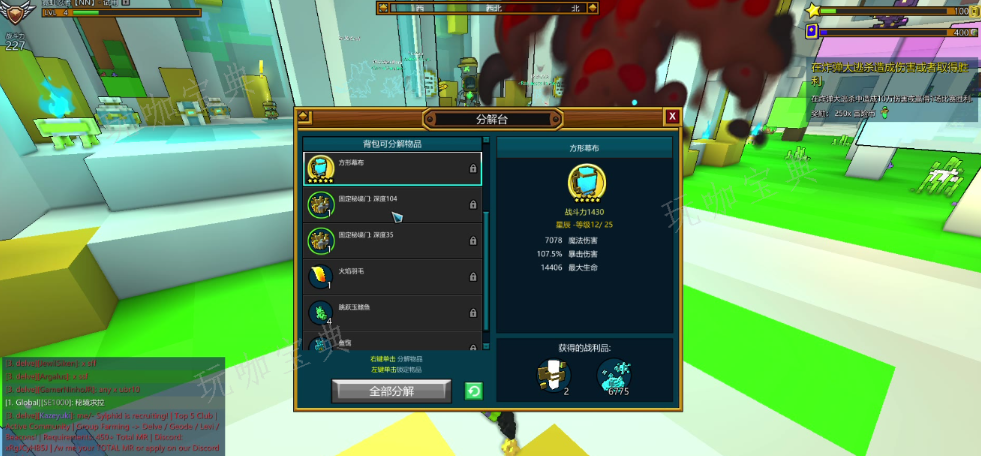The height and width of the screenshot is (456, 981).
Task: Toggle the lock on 跳跃玉鲤鱼
Action: click(473, 314)
